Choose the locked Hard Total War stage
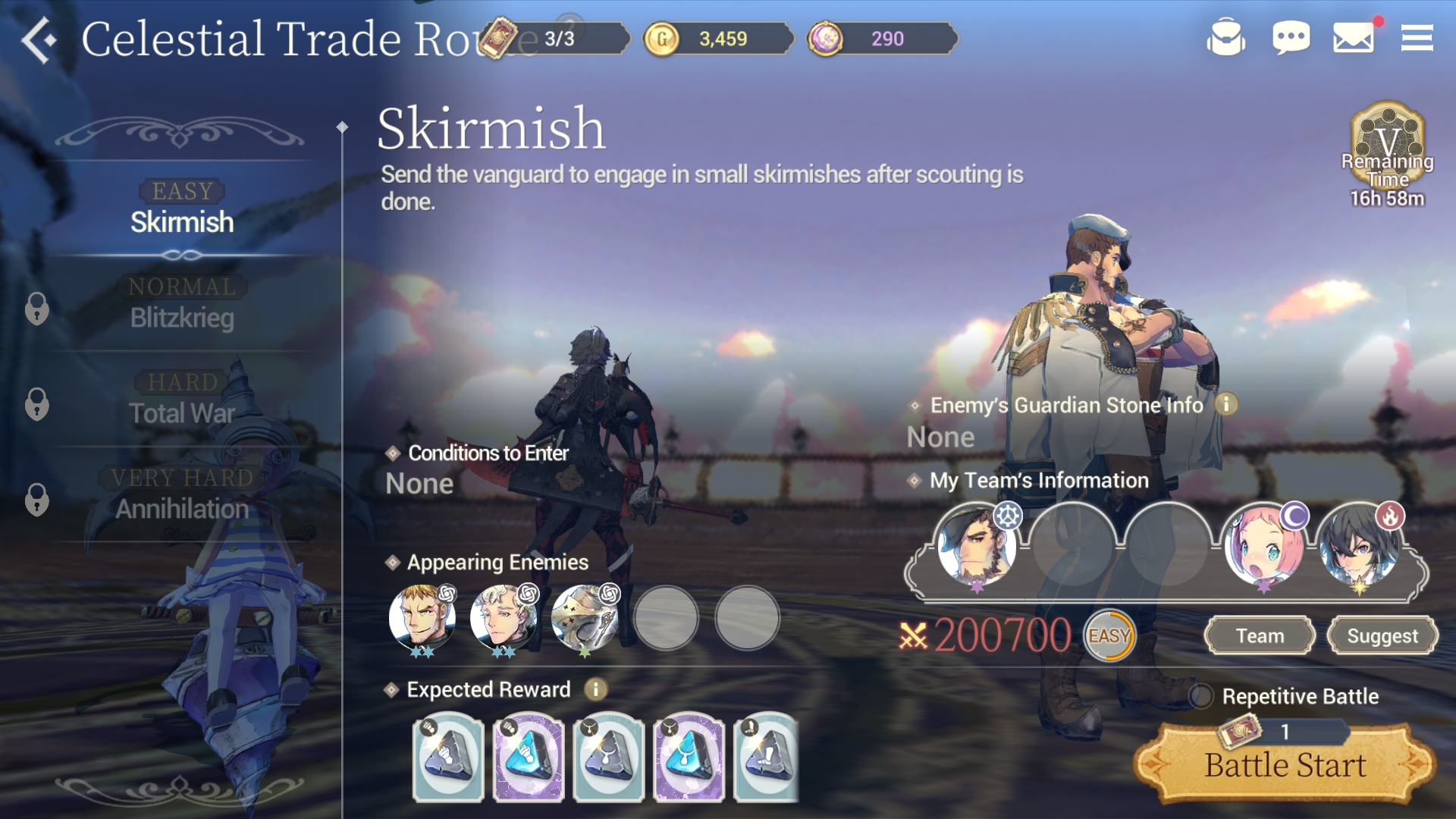 coord(182,399)
